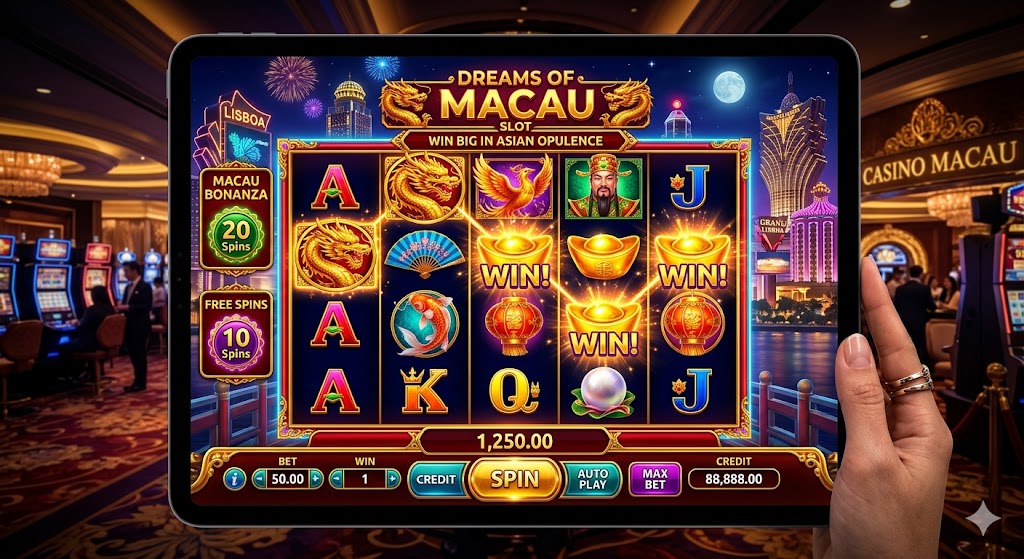This screenshot has height=559, width=1024.
Task: Choose the Macau Bonanza 20 Spins panel
Action: (235, 220)
